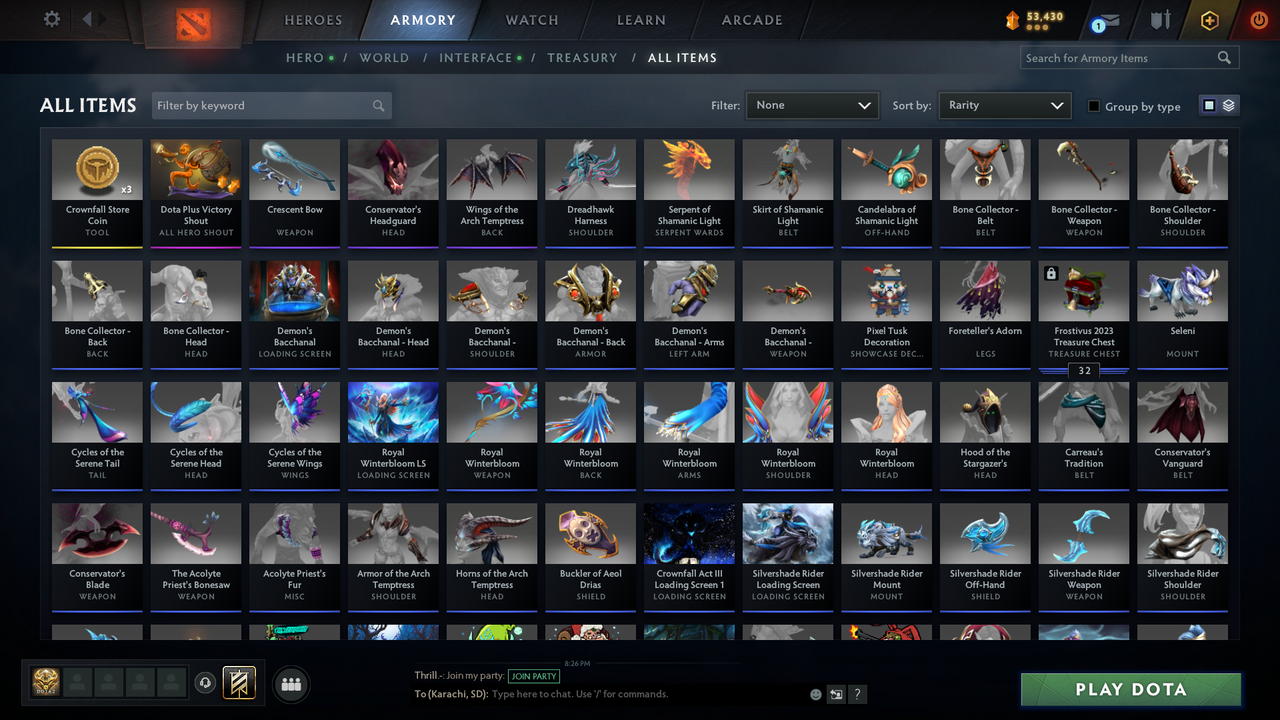Open the Frostivus 2023 Treasure Chest expander
This screenshot has height=720, width=1280.
[1084, 370]
